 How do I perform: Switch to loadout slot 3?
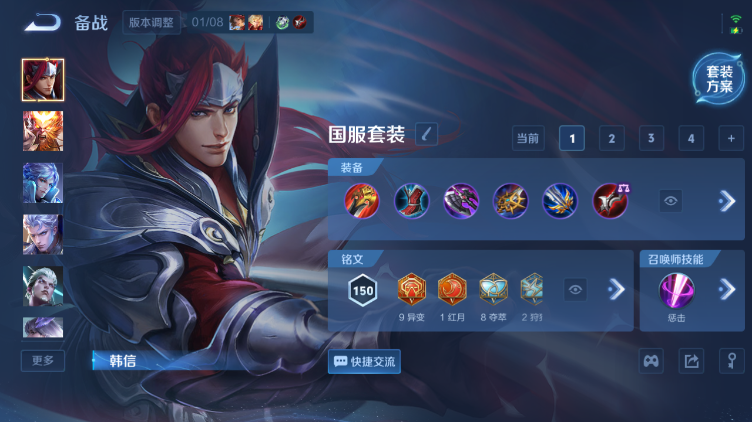pyautogui.click(x=651, y=139)
